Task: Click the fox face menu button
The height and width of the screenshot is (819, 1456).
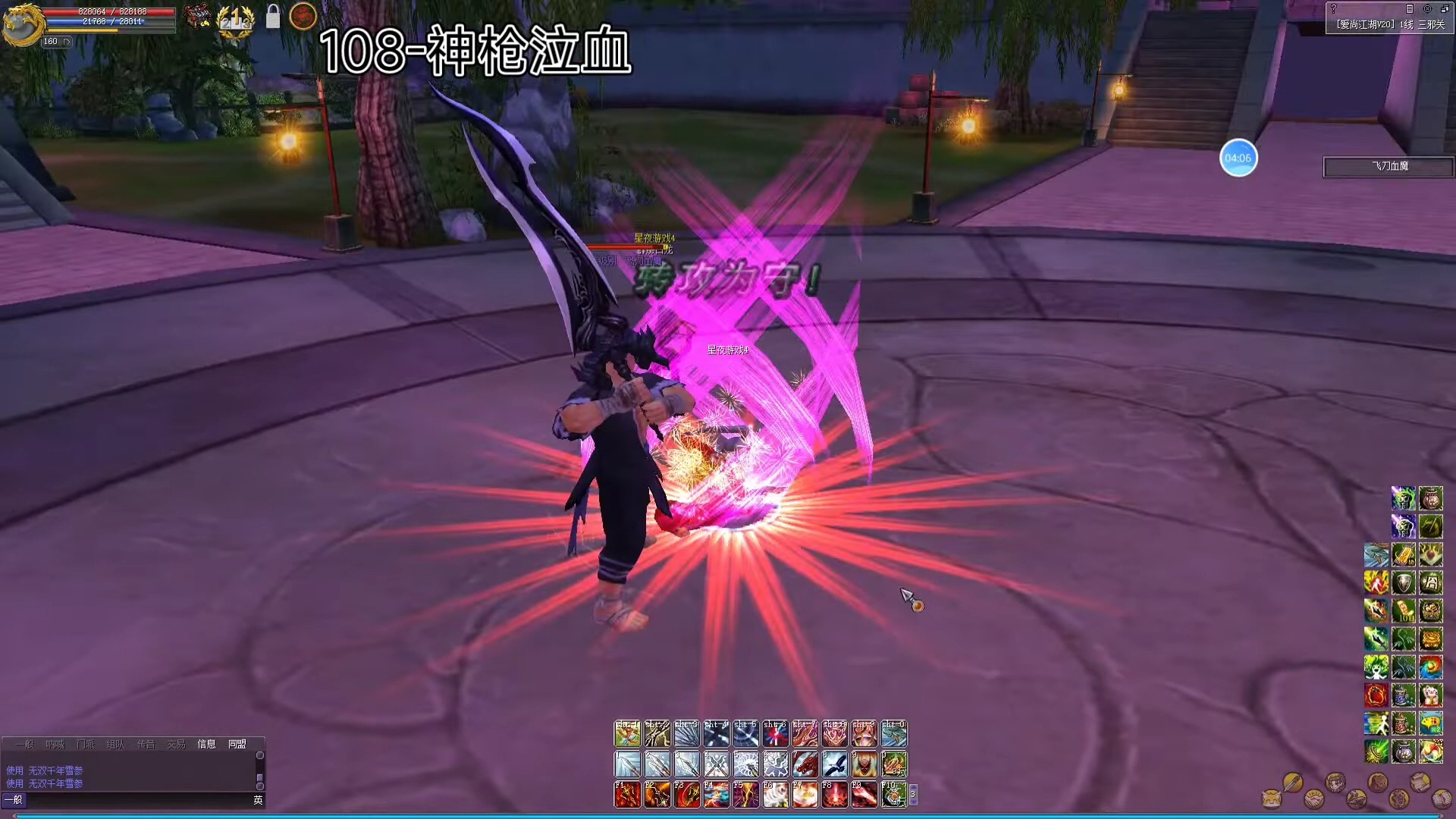Action: 1271,799
